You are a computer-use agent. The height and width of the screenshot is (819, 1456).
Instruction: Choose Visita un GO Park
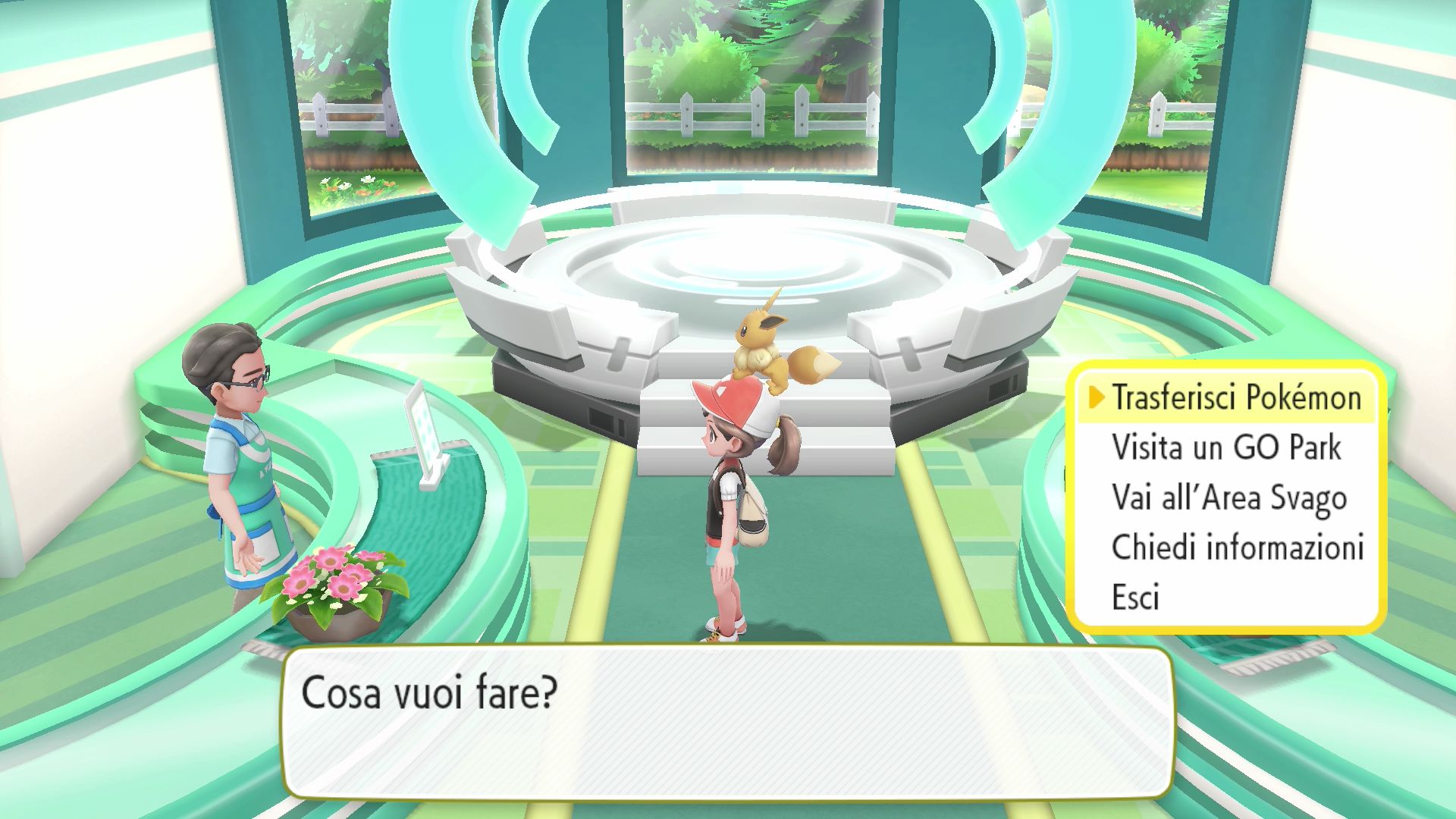point(1225,448)
